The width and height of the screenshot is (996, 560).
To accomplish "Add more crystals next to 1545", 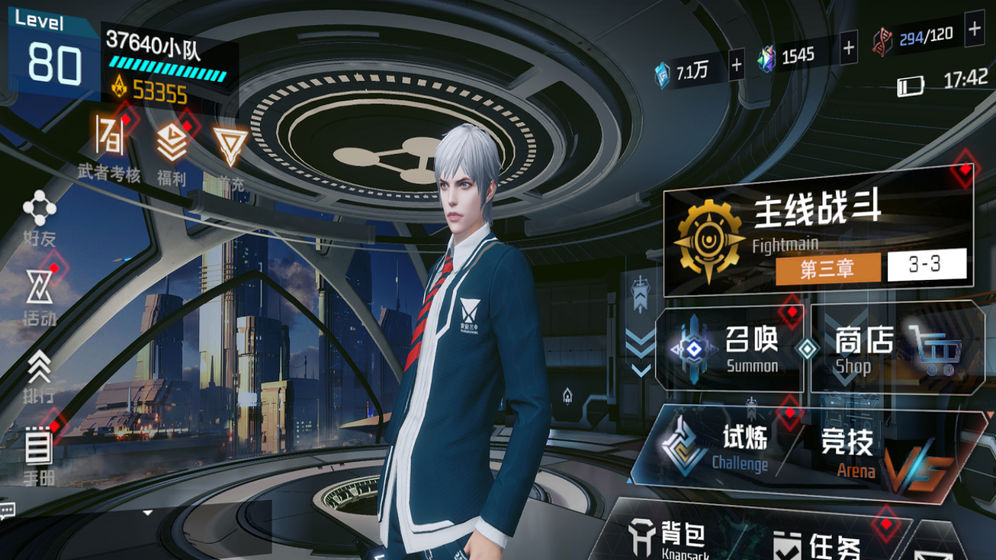I will pyautogui.click(x=849, y=46).
